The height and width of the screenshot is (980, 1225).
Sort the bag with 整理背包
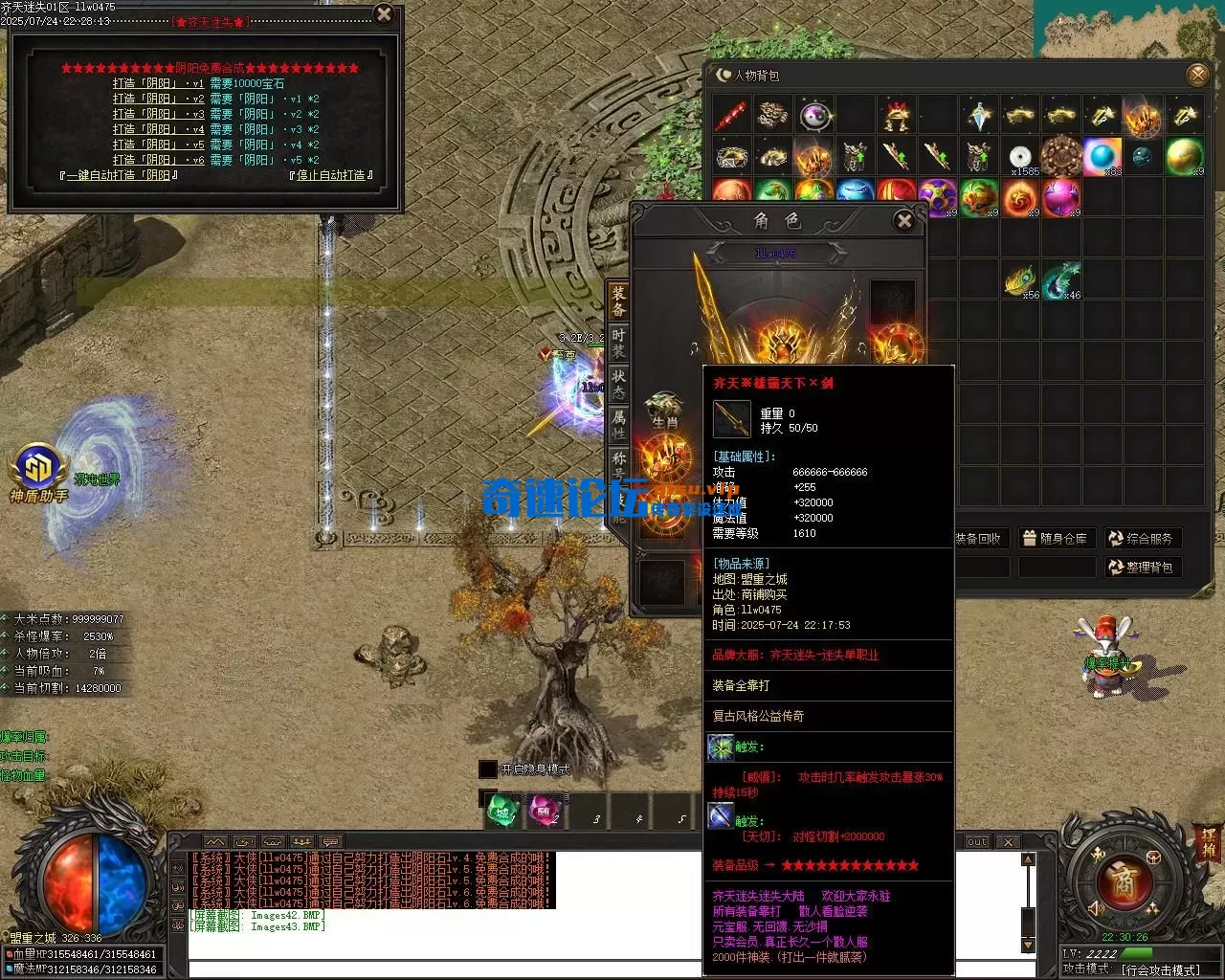tap(1140, 567)
